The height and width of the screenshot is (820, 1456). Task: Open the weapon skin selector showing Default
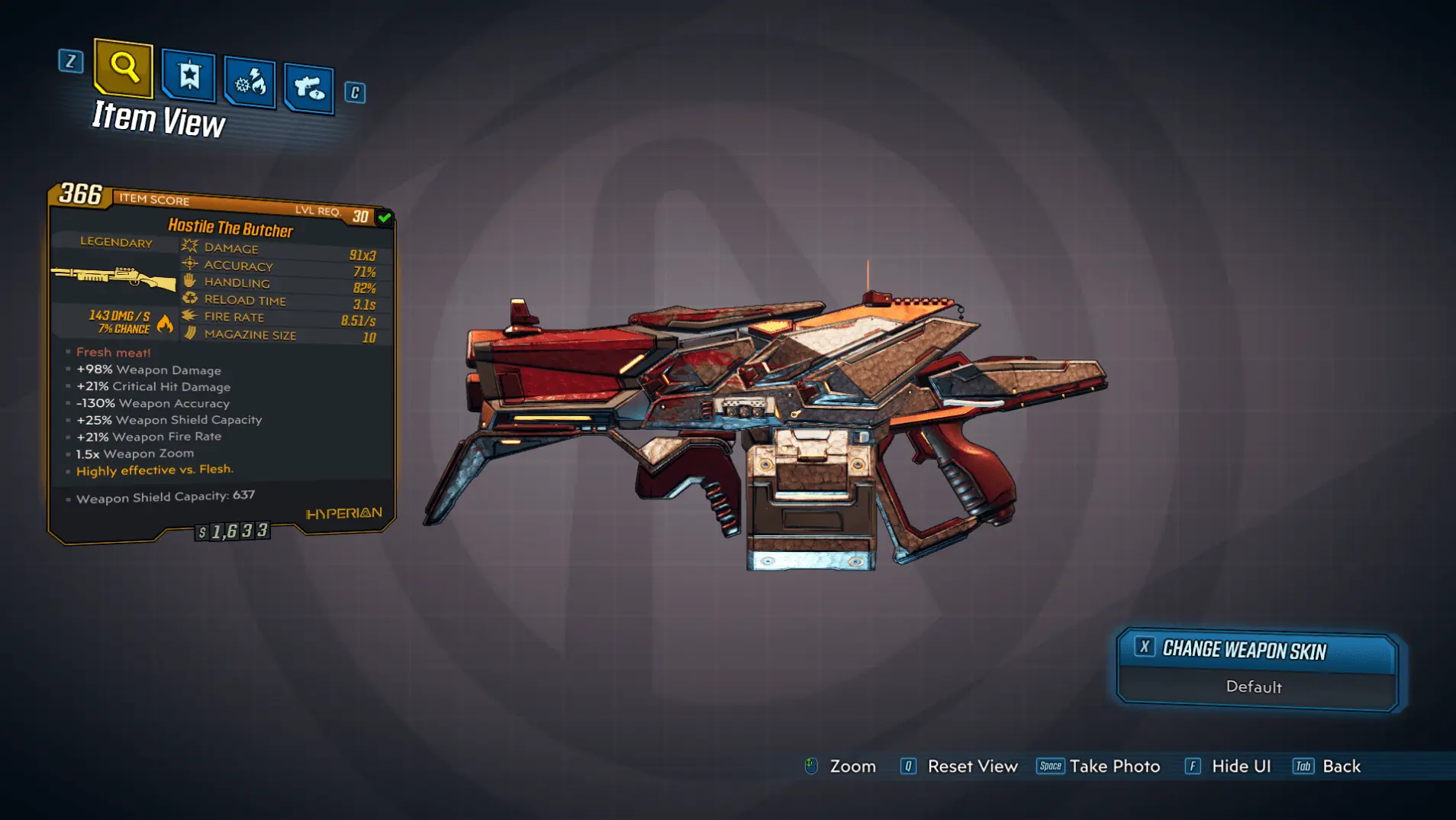coord(1256,667)
